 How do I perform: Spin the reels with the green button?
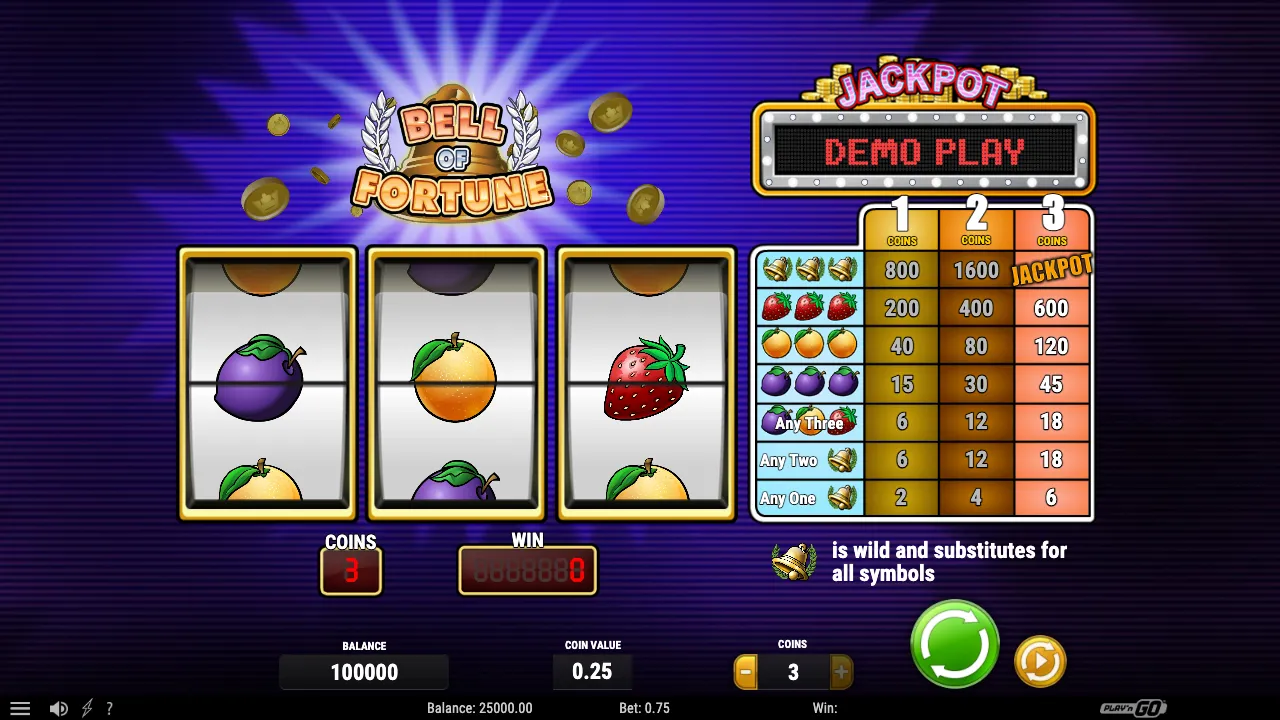955,645
